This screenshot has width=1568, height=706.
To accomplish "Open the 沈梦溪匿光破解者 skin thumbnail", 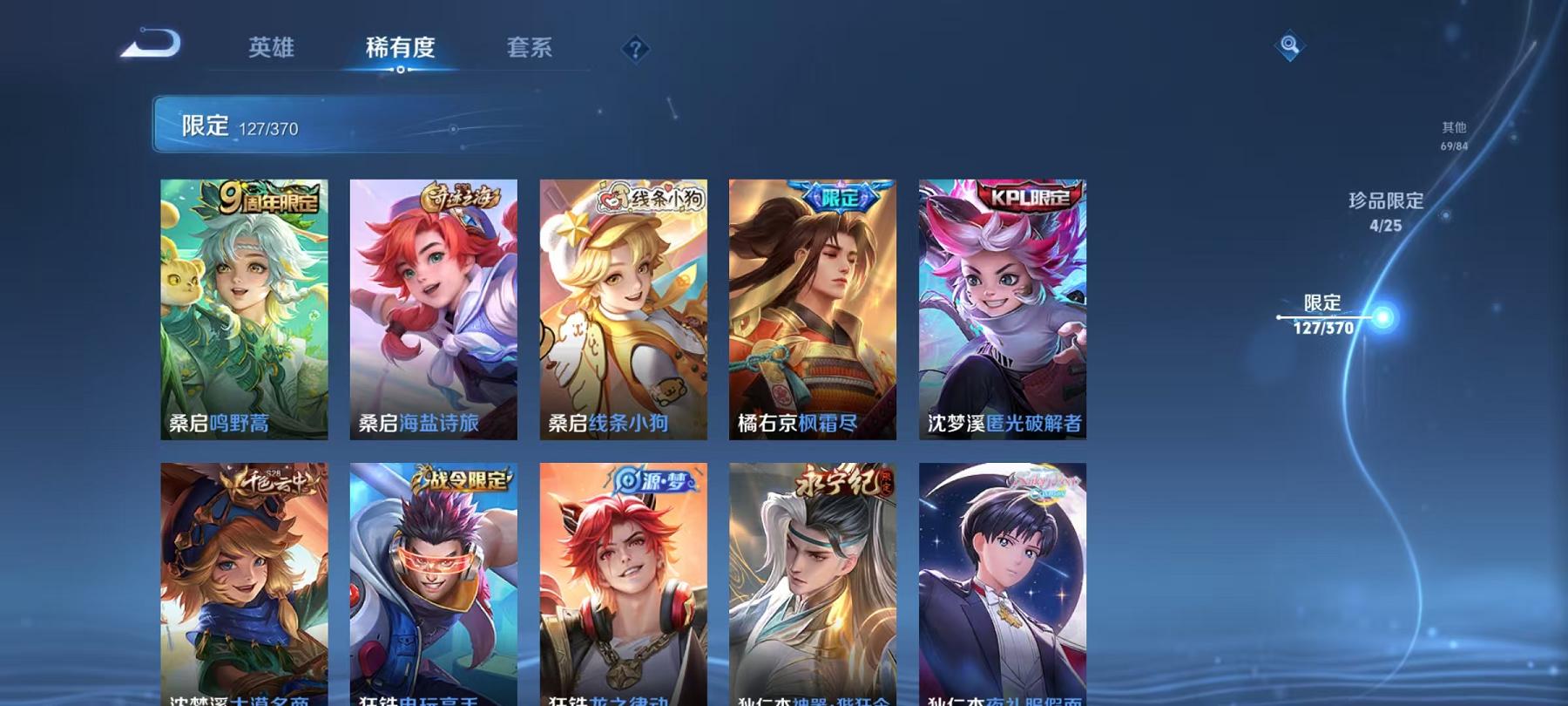I will (x=1002, y=309).
